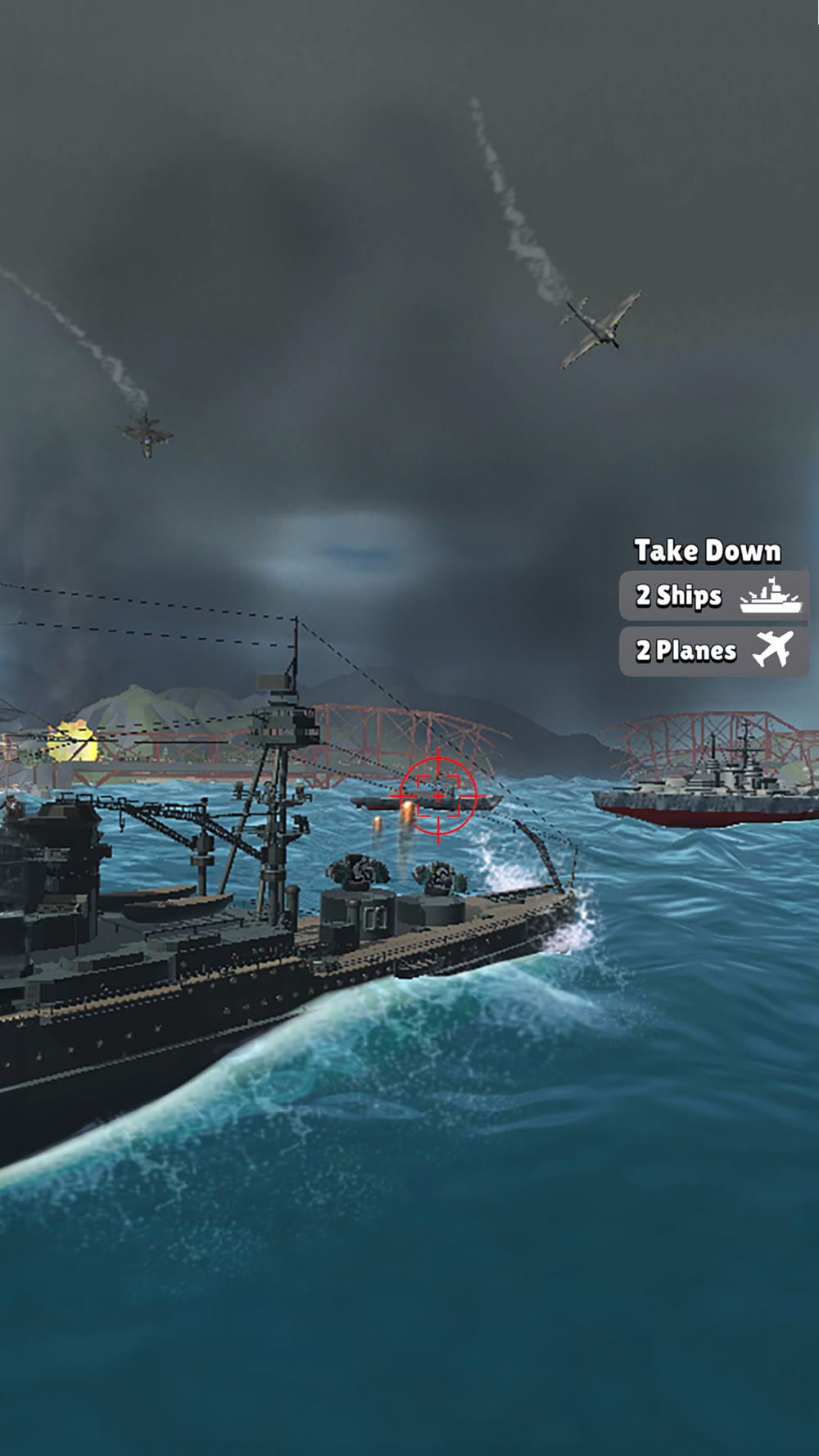Viewport: 819px width, 1456px height.
Task: Select the 2 Planes objective tracker
Action: 714,651
